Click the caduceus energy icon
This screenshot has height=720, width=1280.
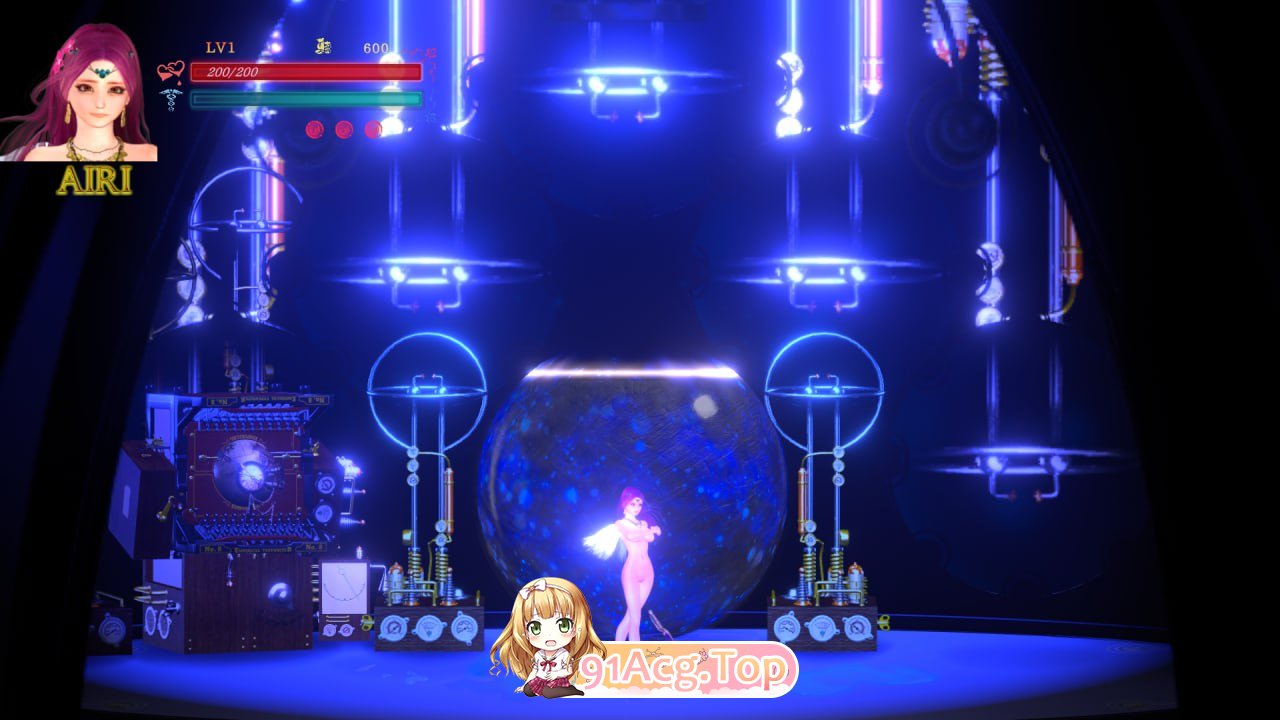170,100
